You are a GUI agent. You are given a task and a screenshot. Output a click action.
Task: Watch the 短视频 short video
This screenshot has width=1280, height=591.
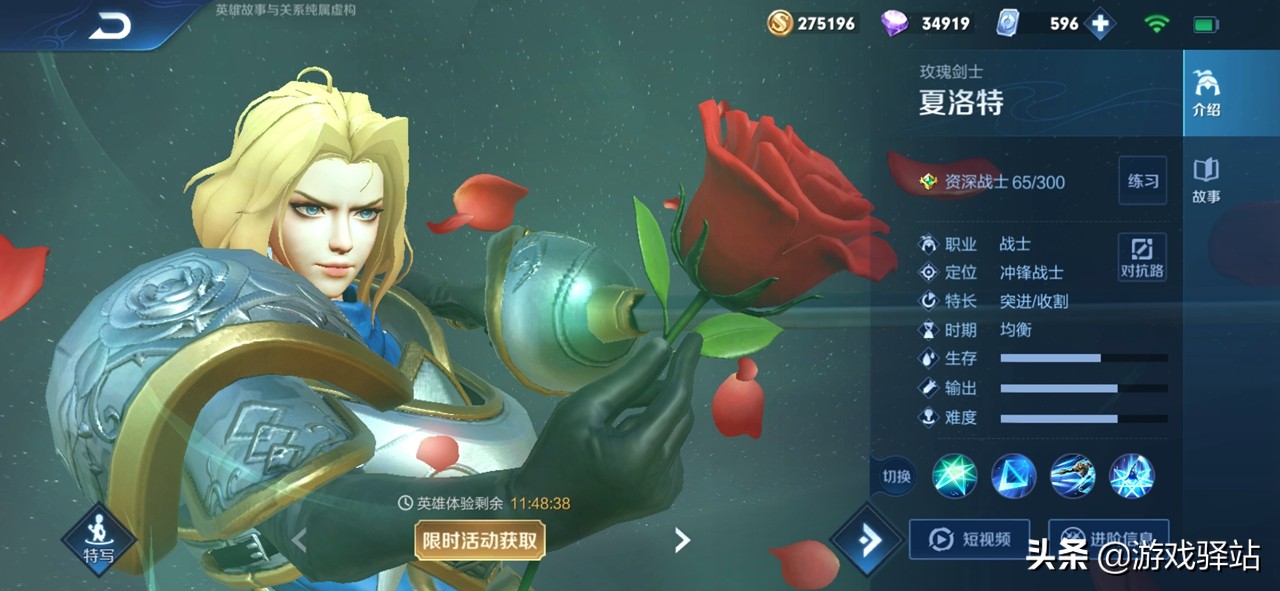pyautogui.click(x=969, y=540)
